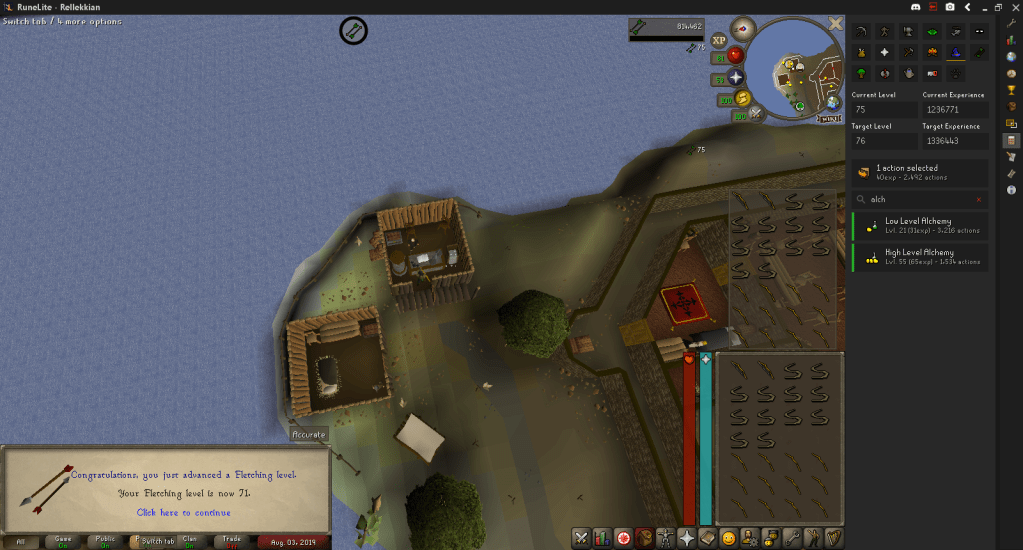Open the wrench Options tab

(792, 538)
